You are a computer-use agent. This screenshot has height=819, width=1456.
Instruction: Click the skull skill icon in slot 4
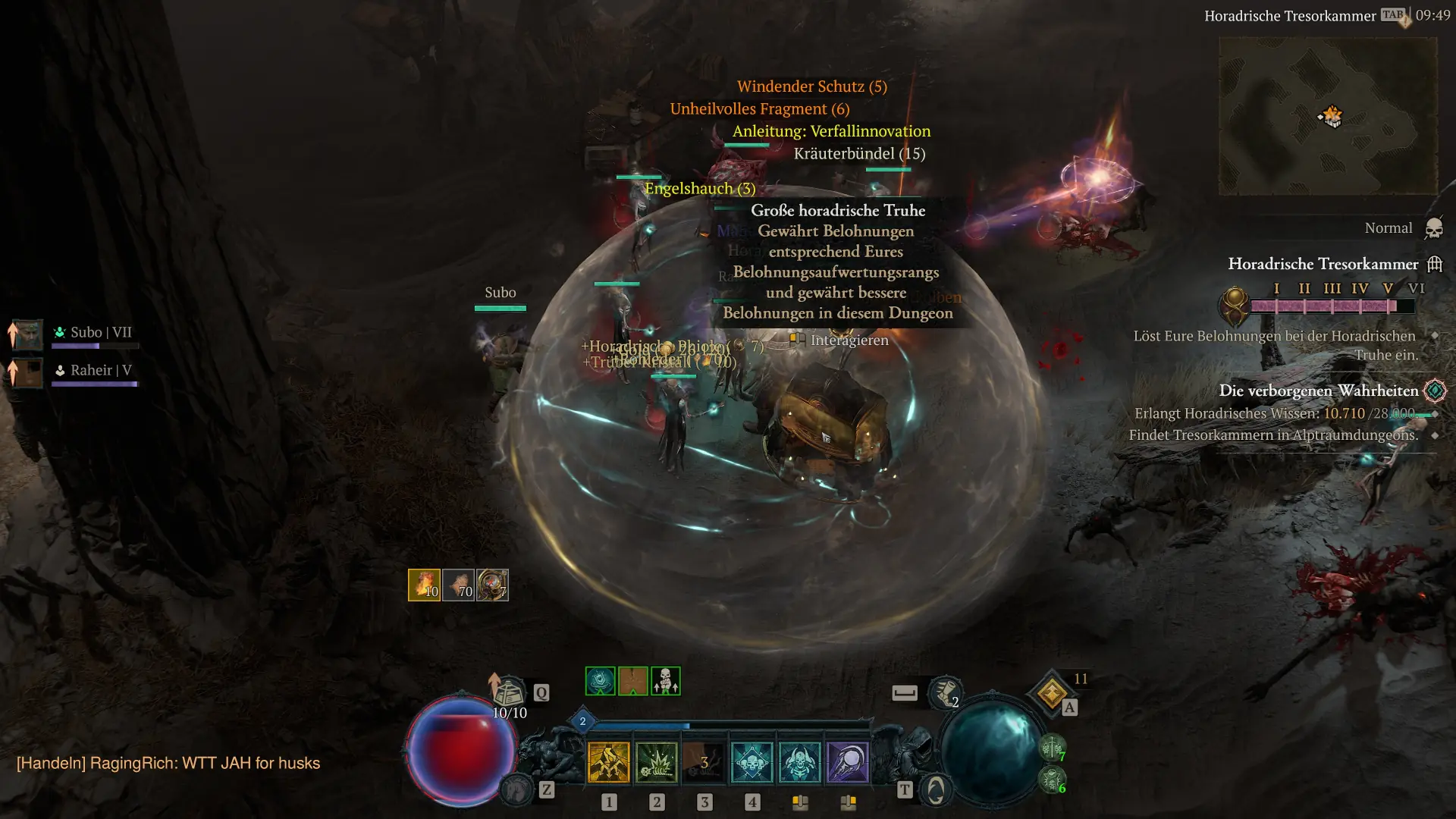point(753,762)
